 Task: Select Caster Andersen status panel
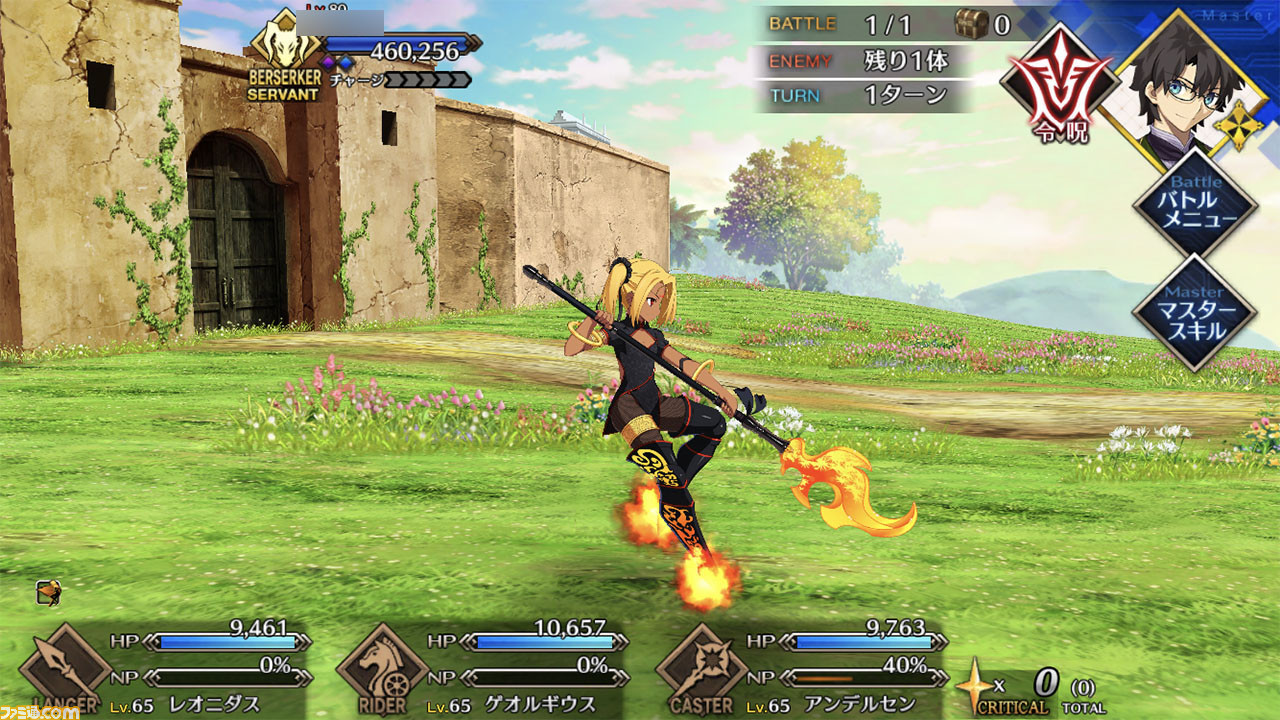click(x=800, y=666)
